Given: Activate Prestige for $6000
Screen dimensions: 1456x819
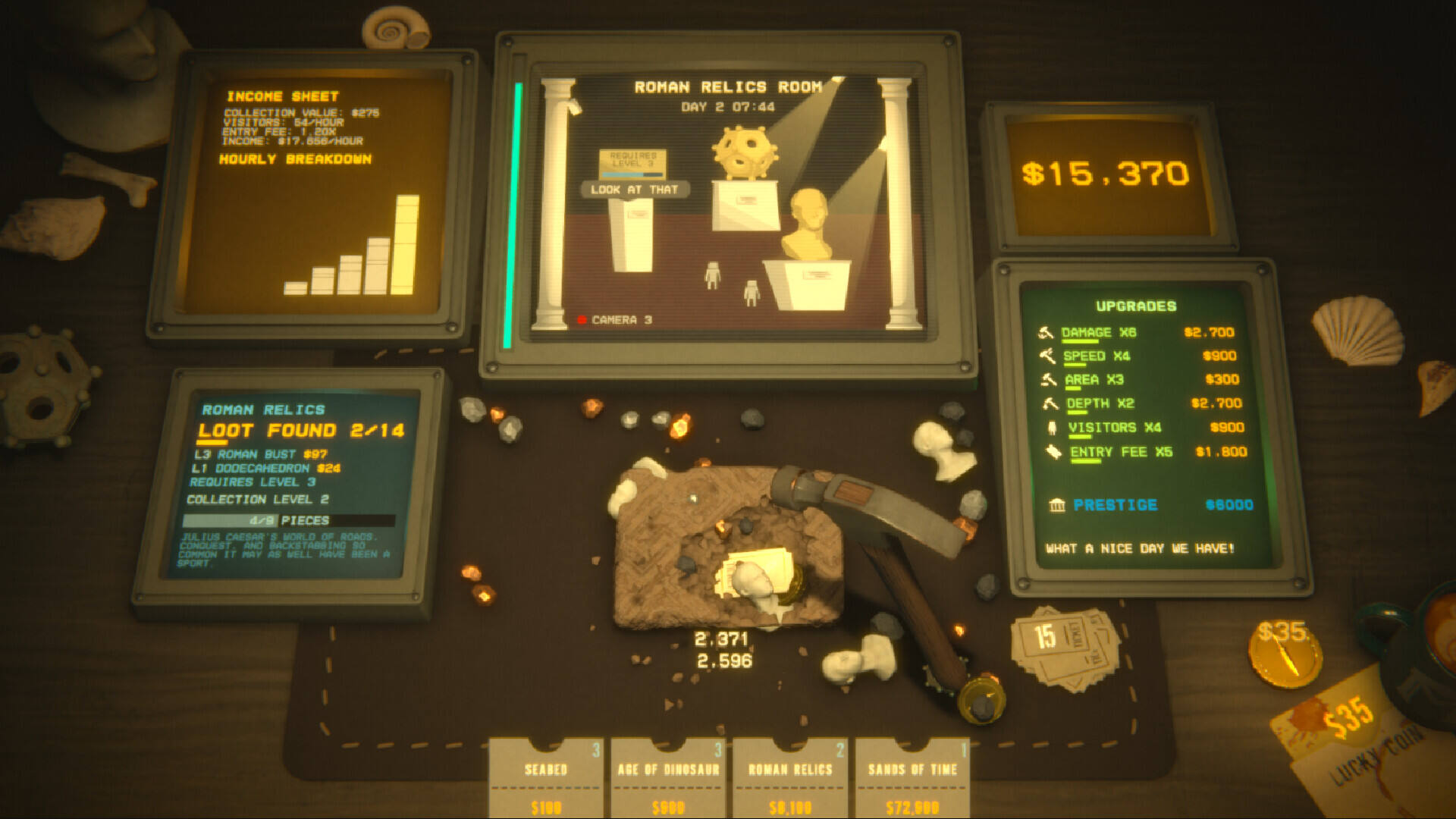Looking at the screenshot, I should tap(1115, 505).
